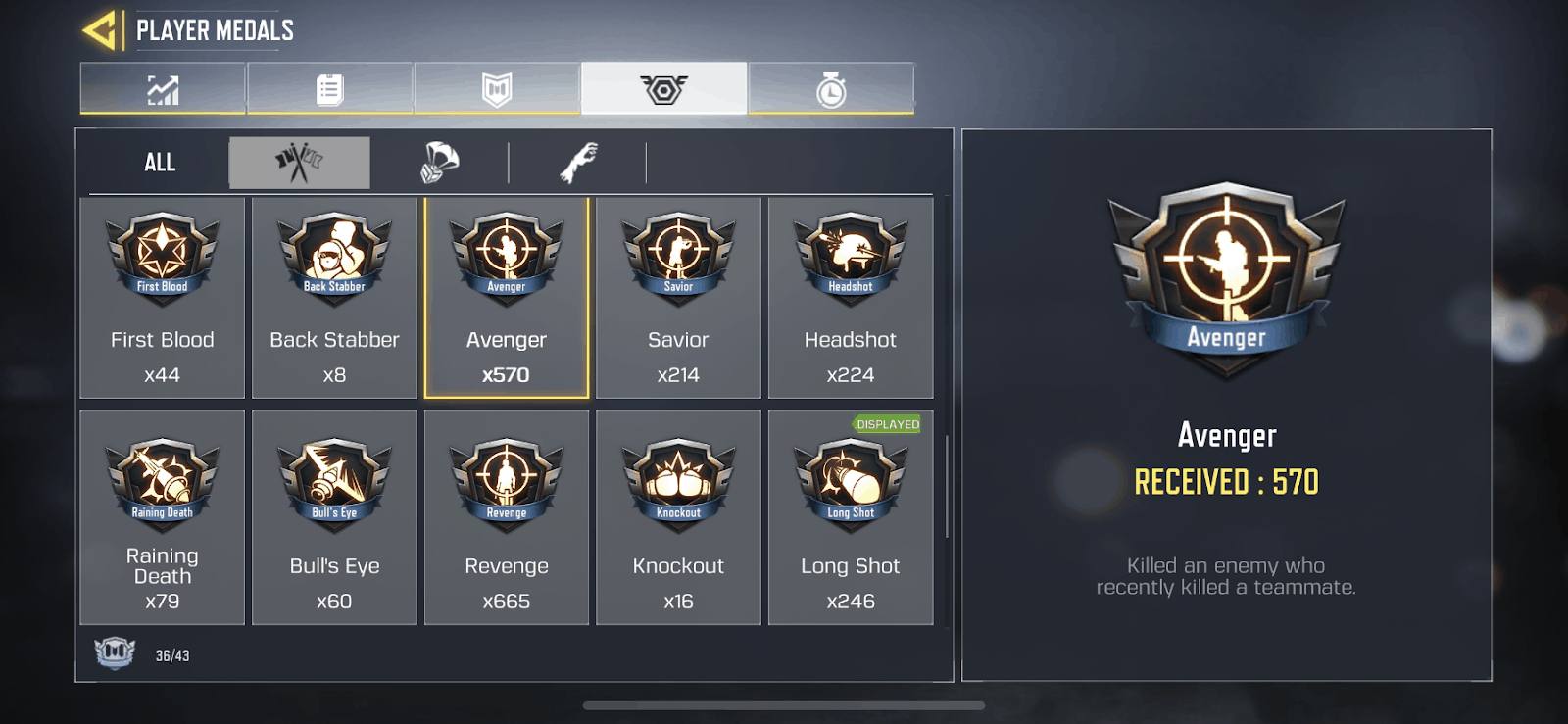Open the Raining Death medal
The image size is (1568, 724).
(x=162, y=516)
